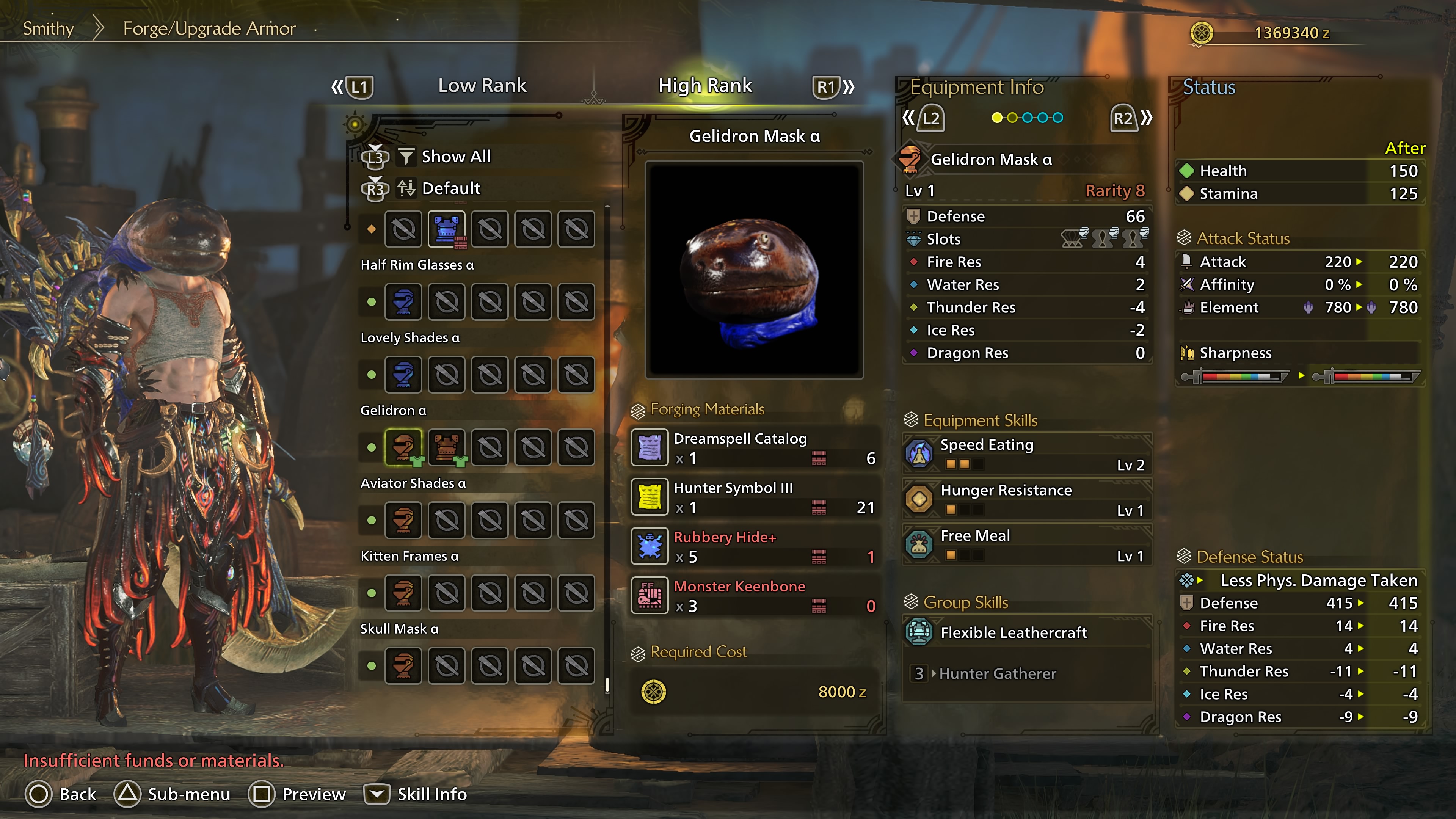Select the Free Meal skill entry

coord(1027,545)
